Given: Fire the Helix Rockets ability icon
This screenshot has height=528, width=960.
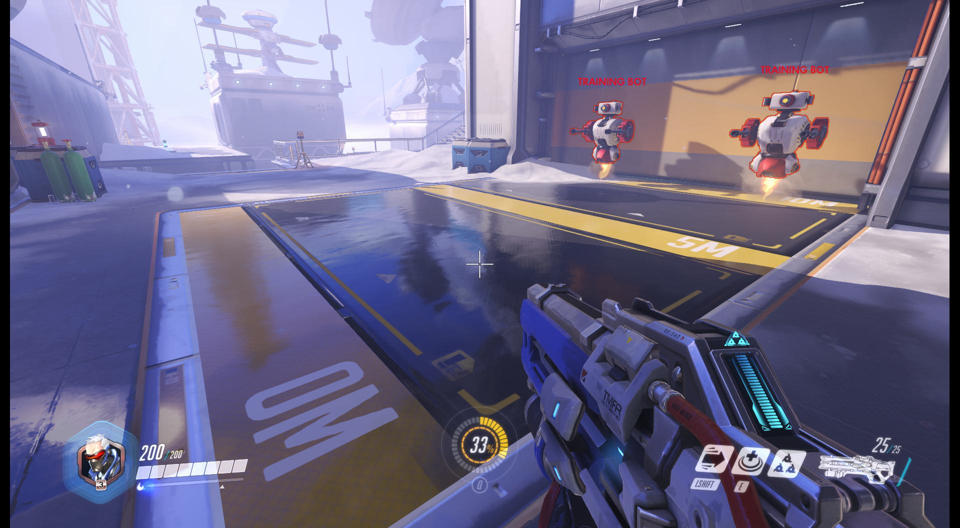Looking at the screenshot, I should pos(786,463).
